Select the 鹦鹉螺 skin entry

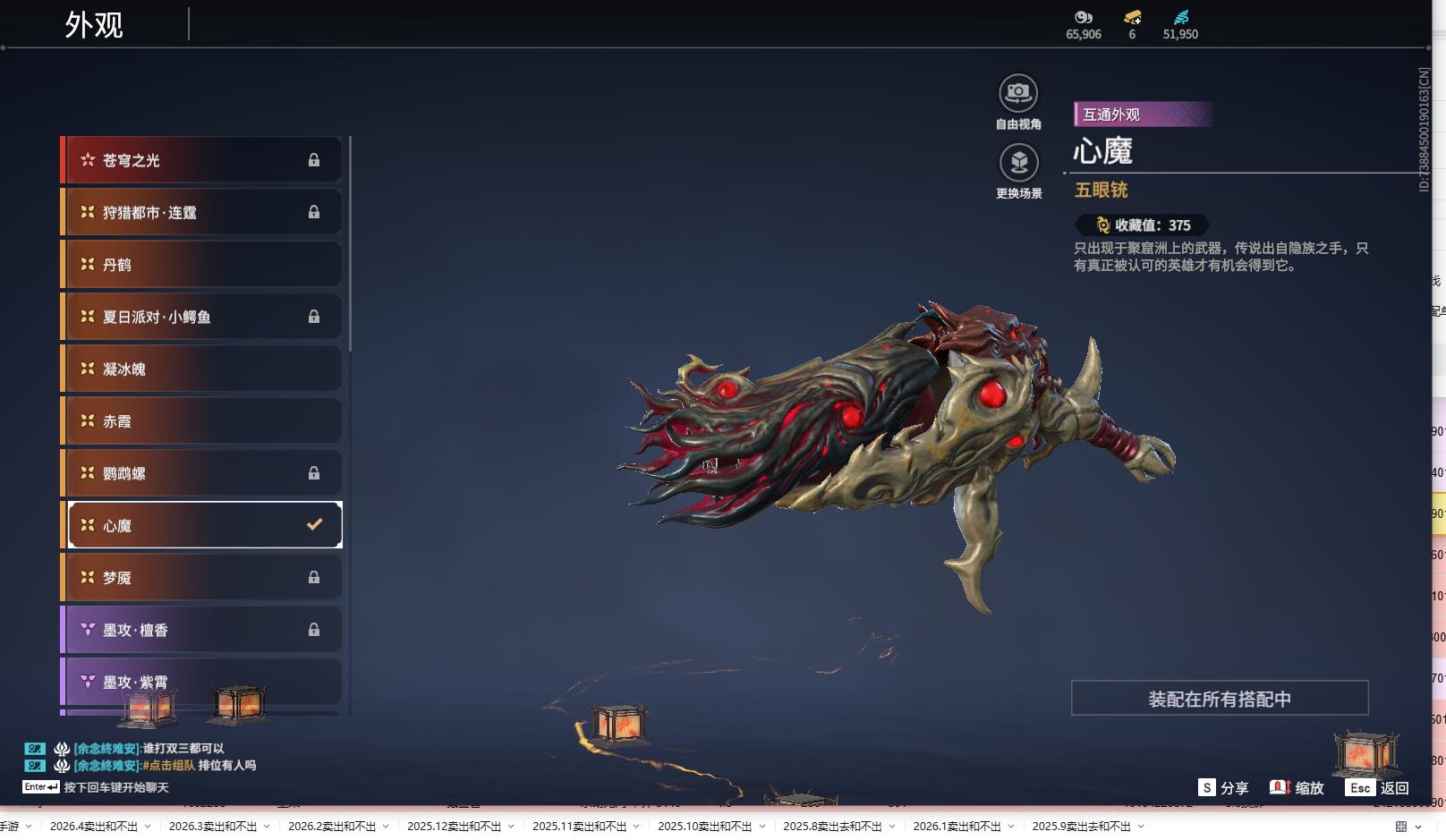[202, 473]
